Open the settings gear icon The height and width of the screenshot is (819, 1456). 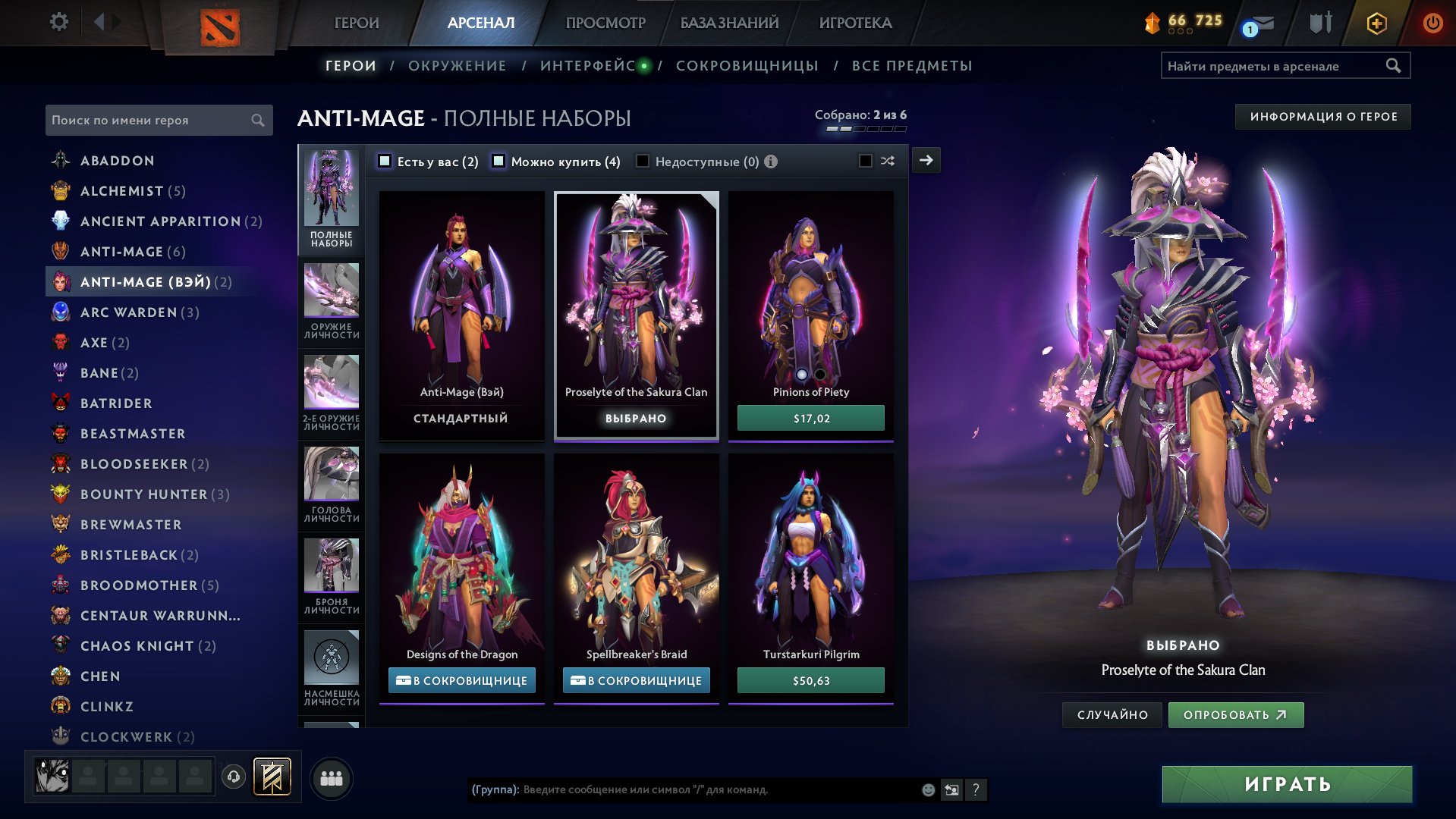click(x=58, y=22)
